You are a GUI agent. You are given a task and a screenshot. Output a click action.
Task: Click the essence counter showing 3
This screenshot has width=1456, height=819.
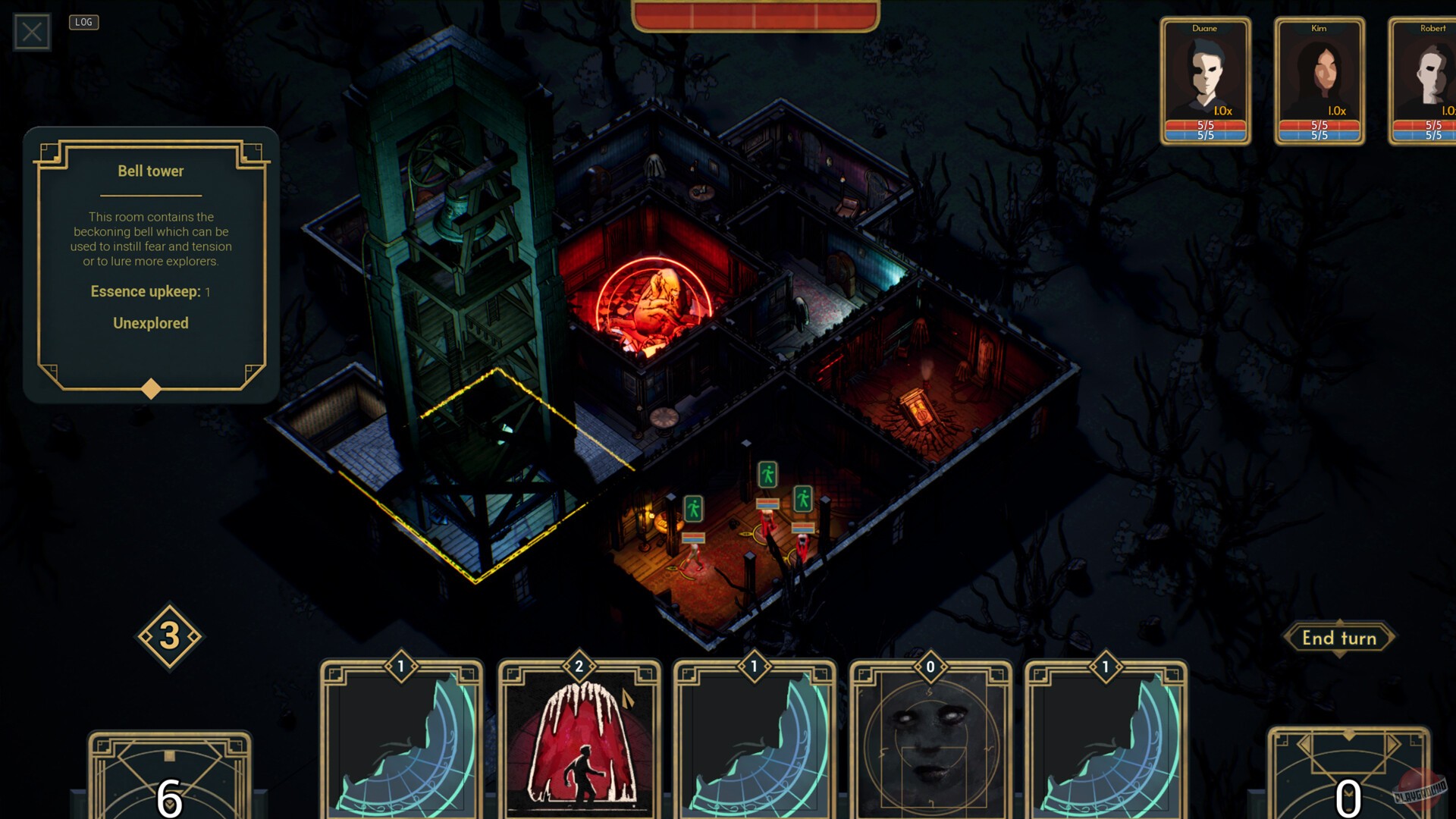pos(170,637)
